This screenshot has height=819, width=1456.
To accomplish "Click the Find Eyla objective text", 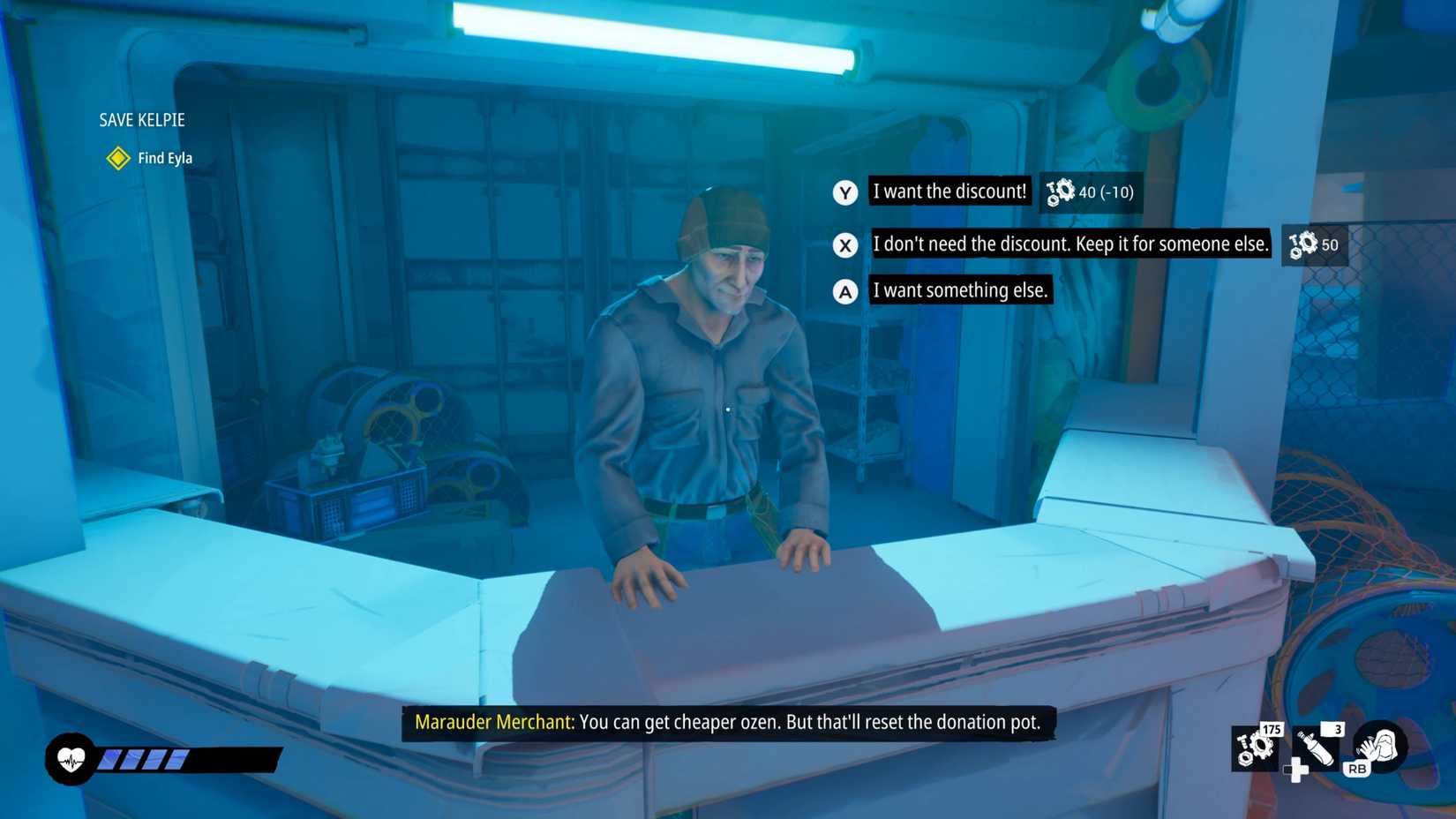I will 164,158.
